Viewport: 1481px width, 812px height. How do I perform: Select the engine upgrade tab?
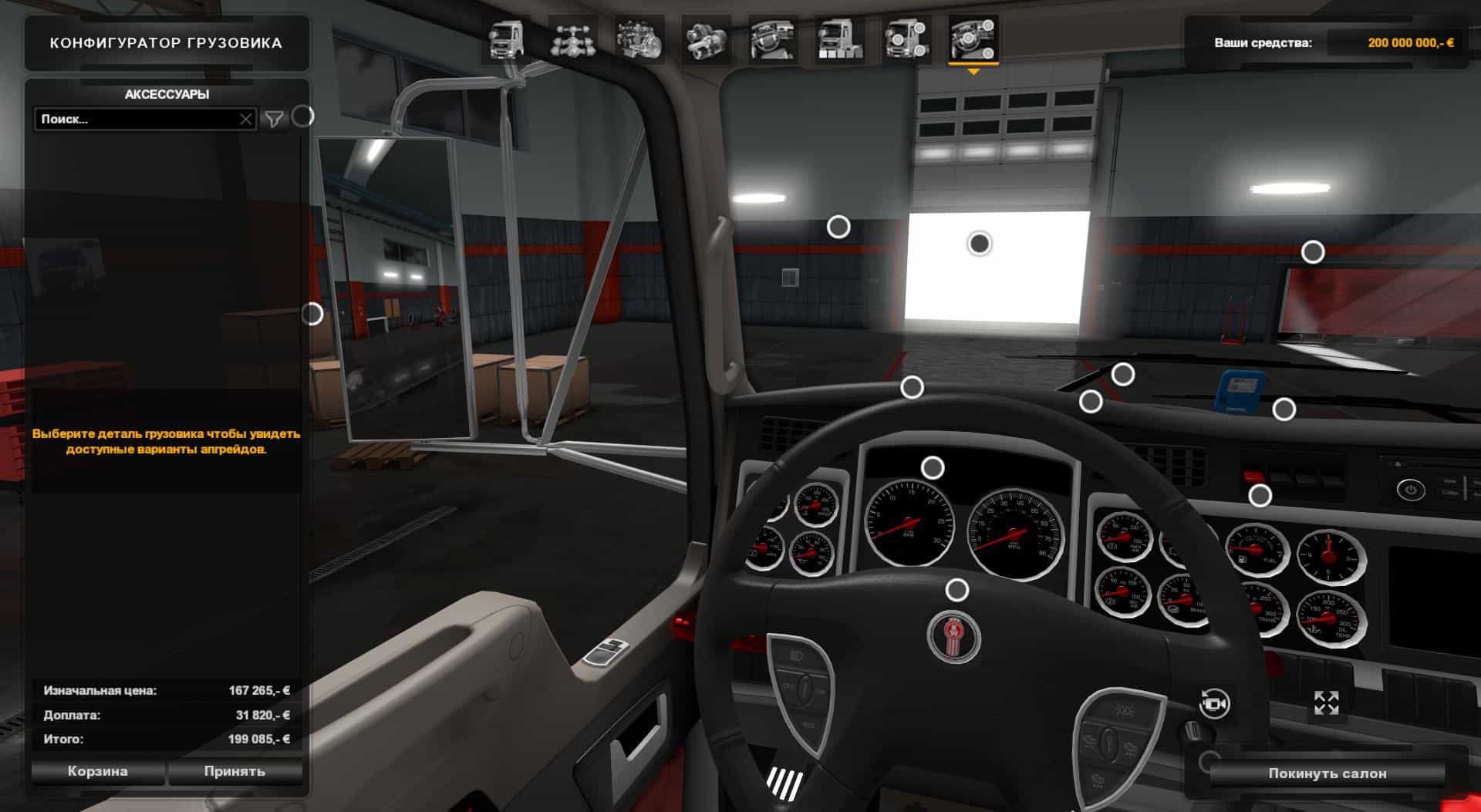pos(639,39)
